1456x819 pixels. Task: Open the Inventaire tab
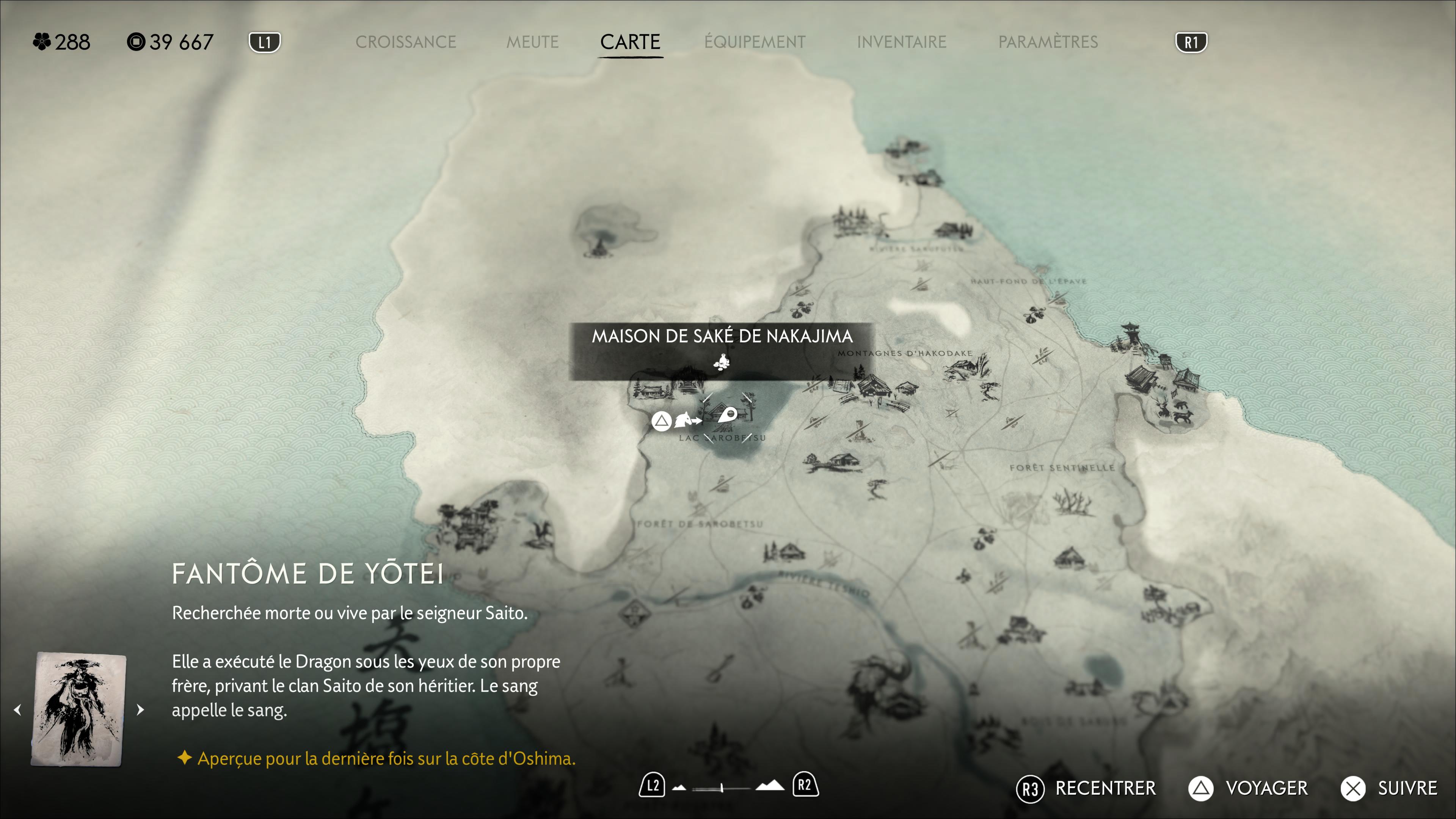coord(901,42)
